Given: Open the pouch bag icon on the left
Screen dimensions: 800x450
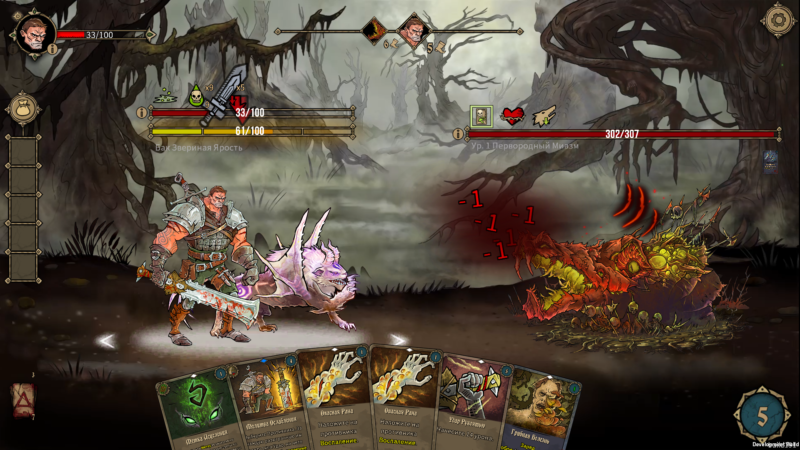Looking at the screenshot, I should point(21,109).
